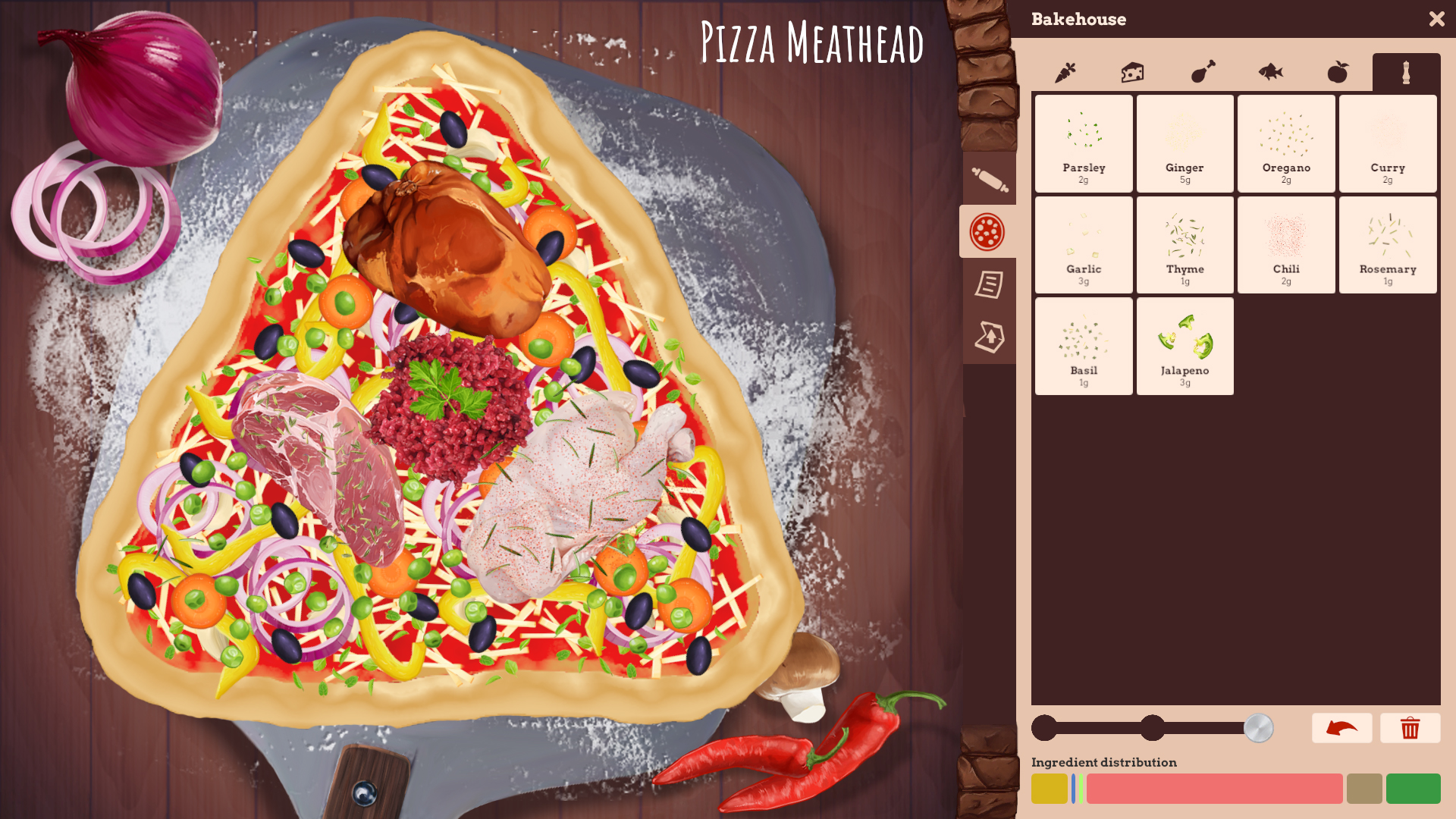Image resolution: width=1456 pixels, height=819 pixels.
Task: Add Parsley to the pizza
Action: tap(1083, 143)
